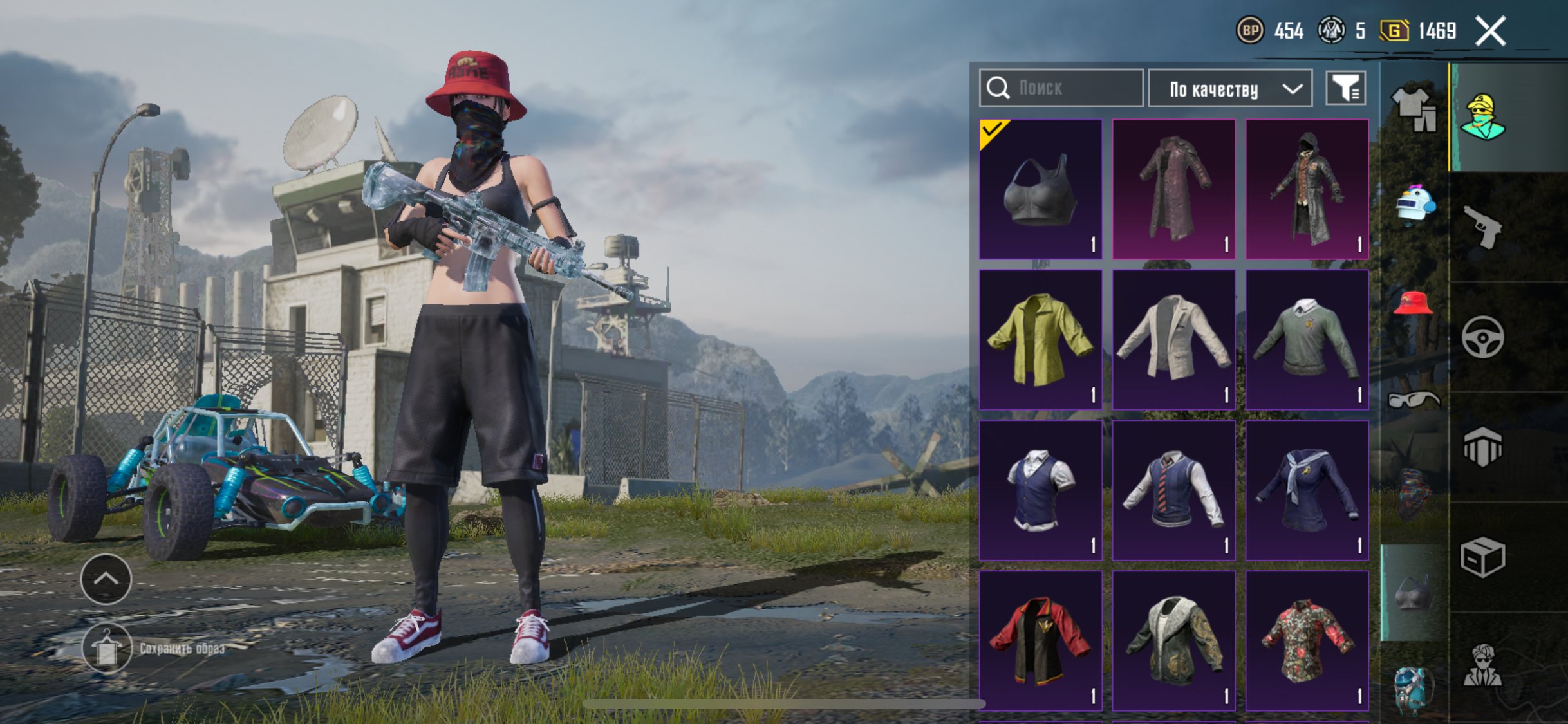The height and width of the screenshot is (724, 1568).
Task: Close the inventory screen
Action: click(1490, 31)
